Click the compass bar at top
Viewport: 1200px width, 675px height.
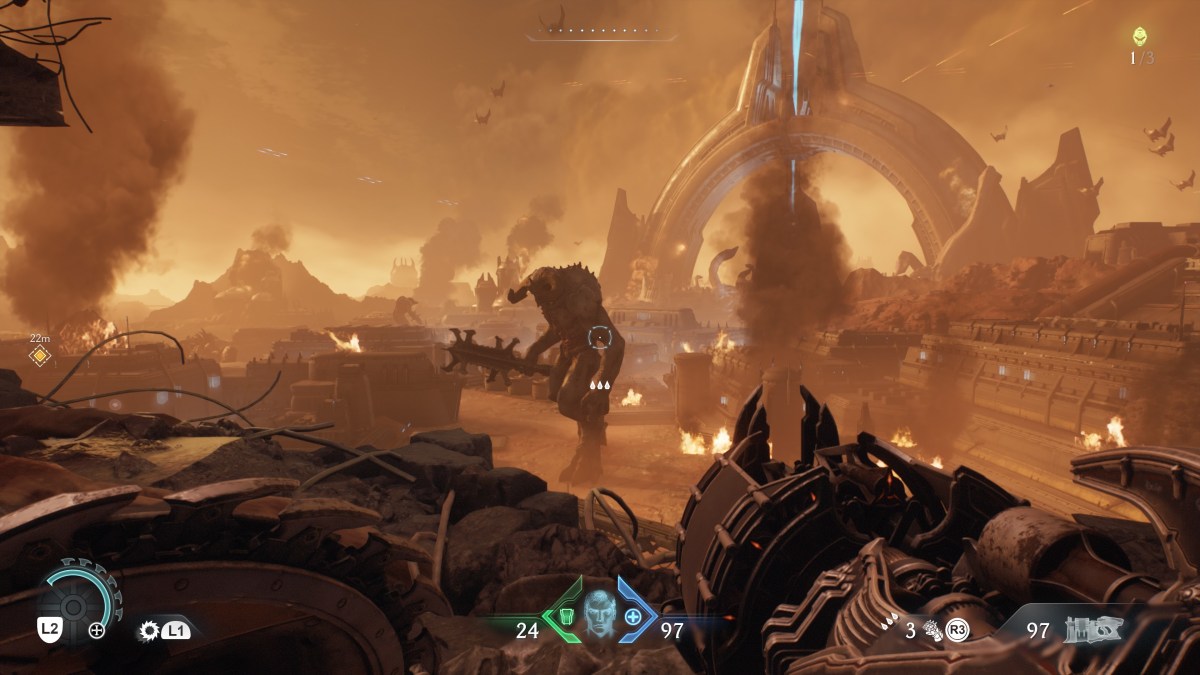pos(600,32)
